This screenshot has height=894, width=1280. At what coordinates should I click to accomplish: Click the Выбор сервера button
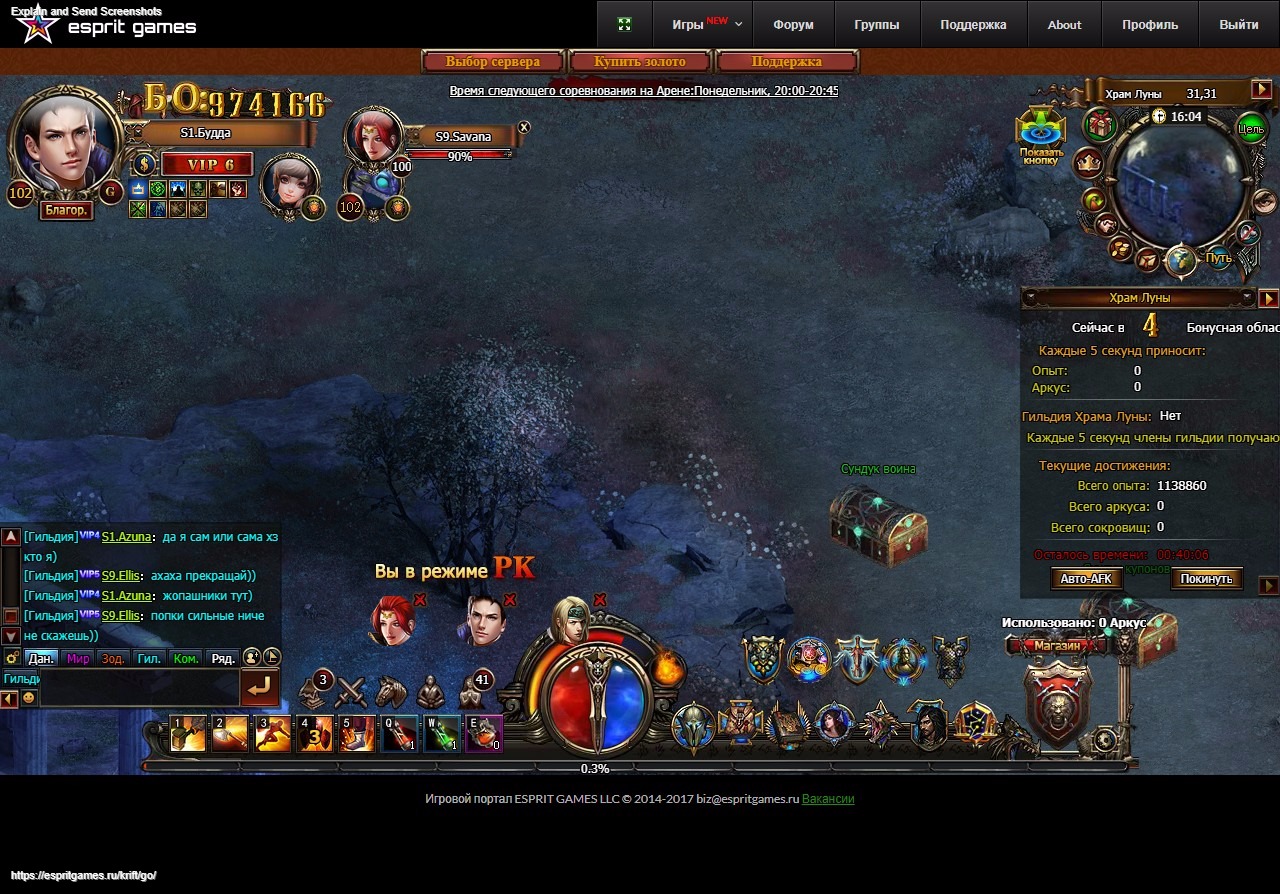pos(493,62)
